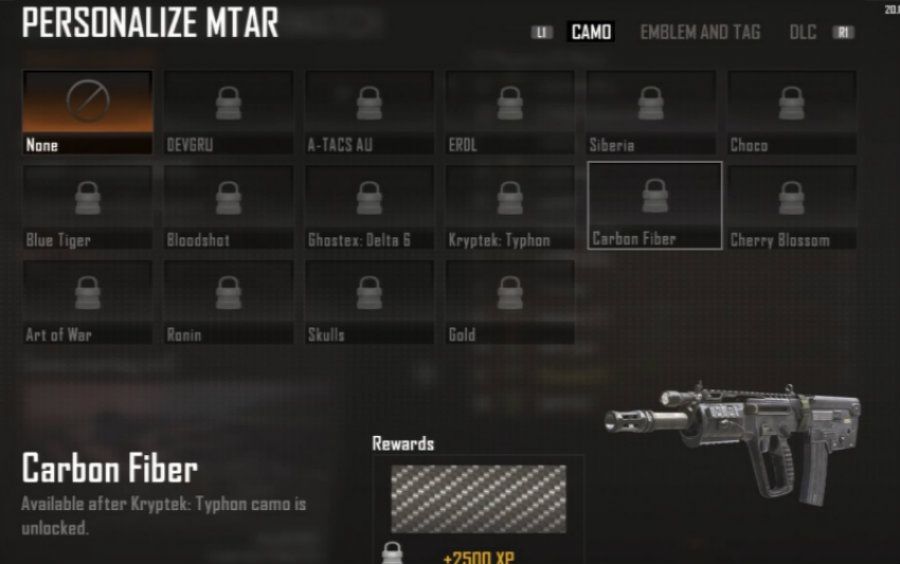Choose the Bloodshot camo tile
Viewport: 900px width, 564px height.
point(229,207)
